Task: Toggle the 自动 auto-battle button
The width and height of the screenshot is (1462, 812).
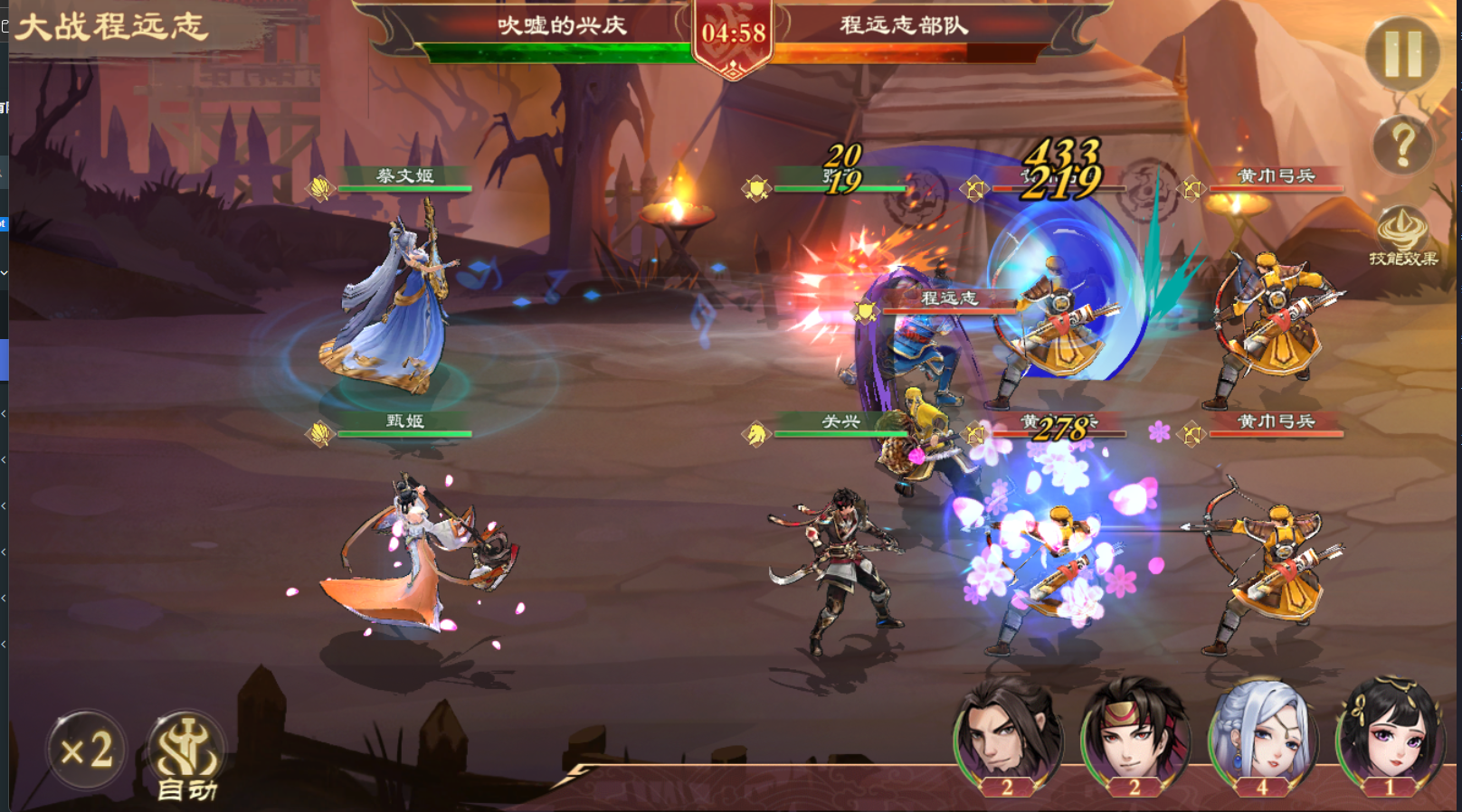Action: point(186,756)
